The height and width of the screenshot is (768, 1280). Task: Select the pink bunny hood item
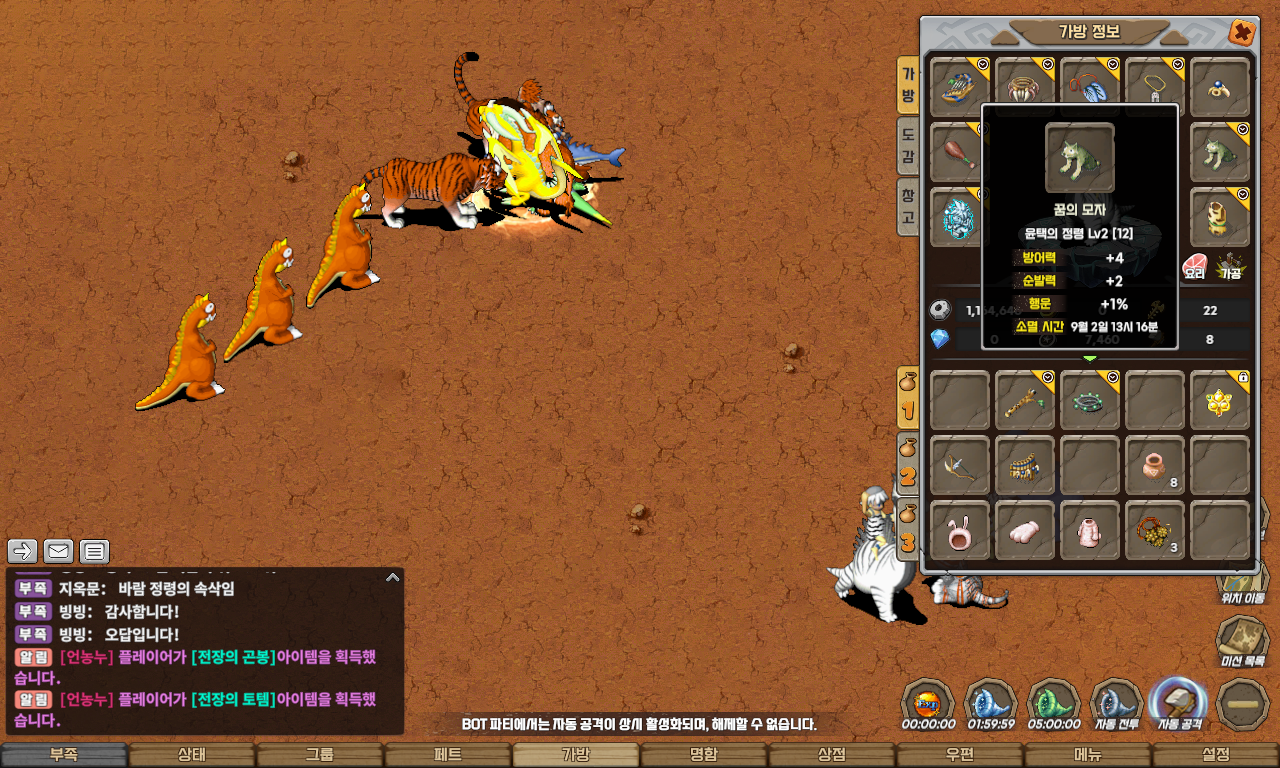[960, 530]
